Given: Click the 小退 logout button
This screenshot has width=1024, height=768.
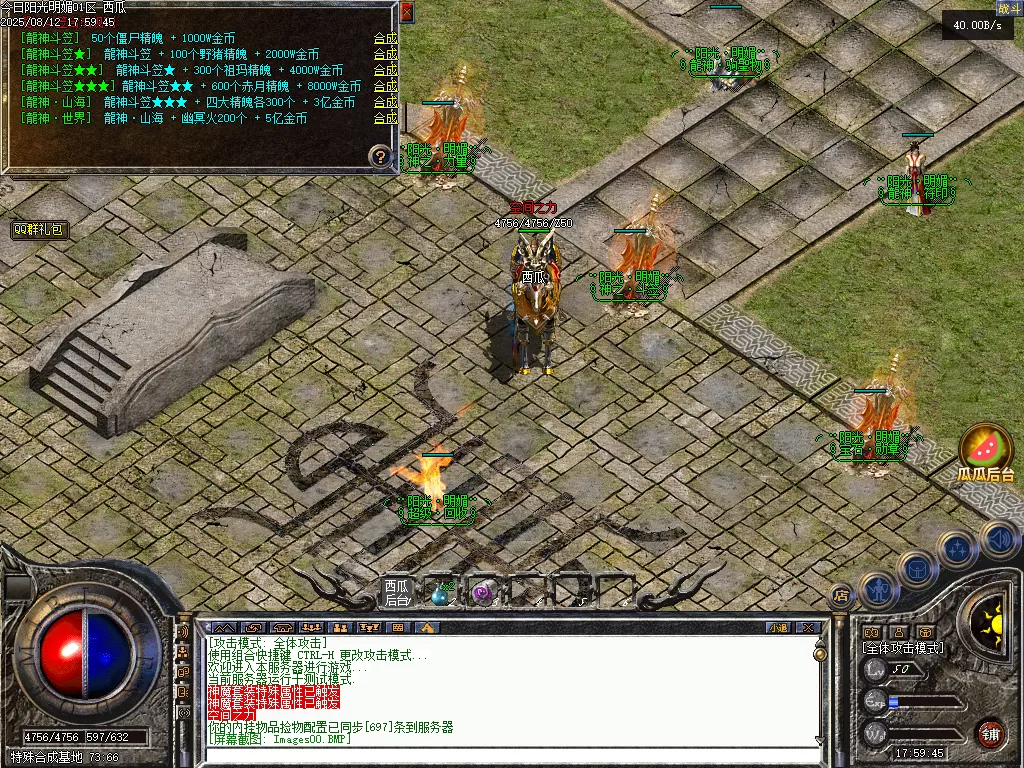Looking at the screenshot, I should [x=778, y=628].
